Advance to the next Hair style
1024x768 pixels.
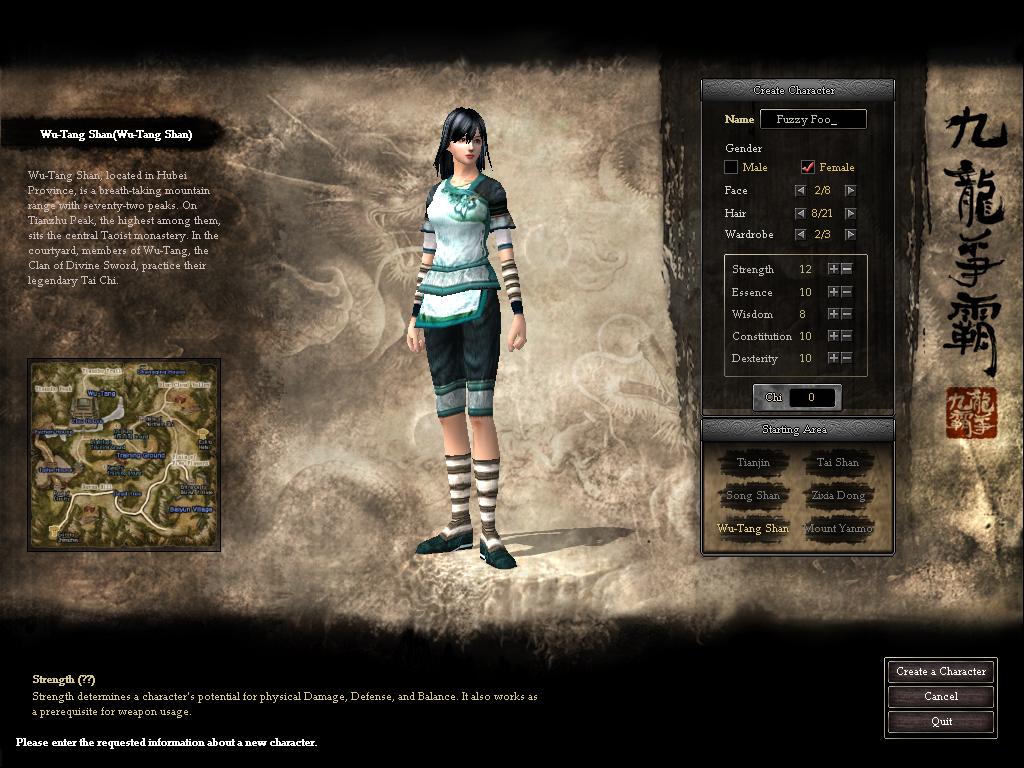point(850,213)
